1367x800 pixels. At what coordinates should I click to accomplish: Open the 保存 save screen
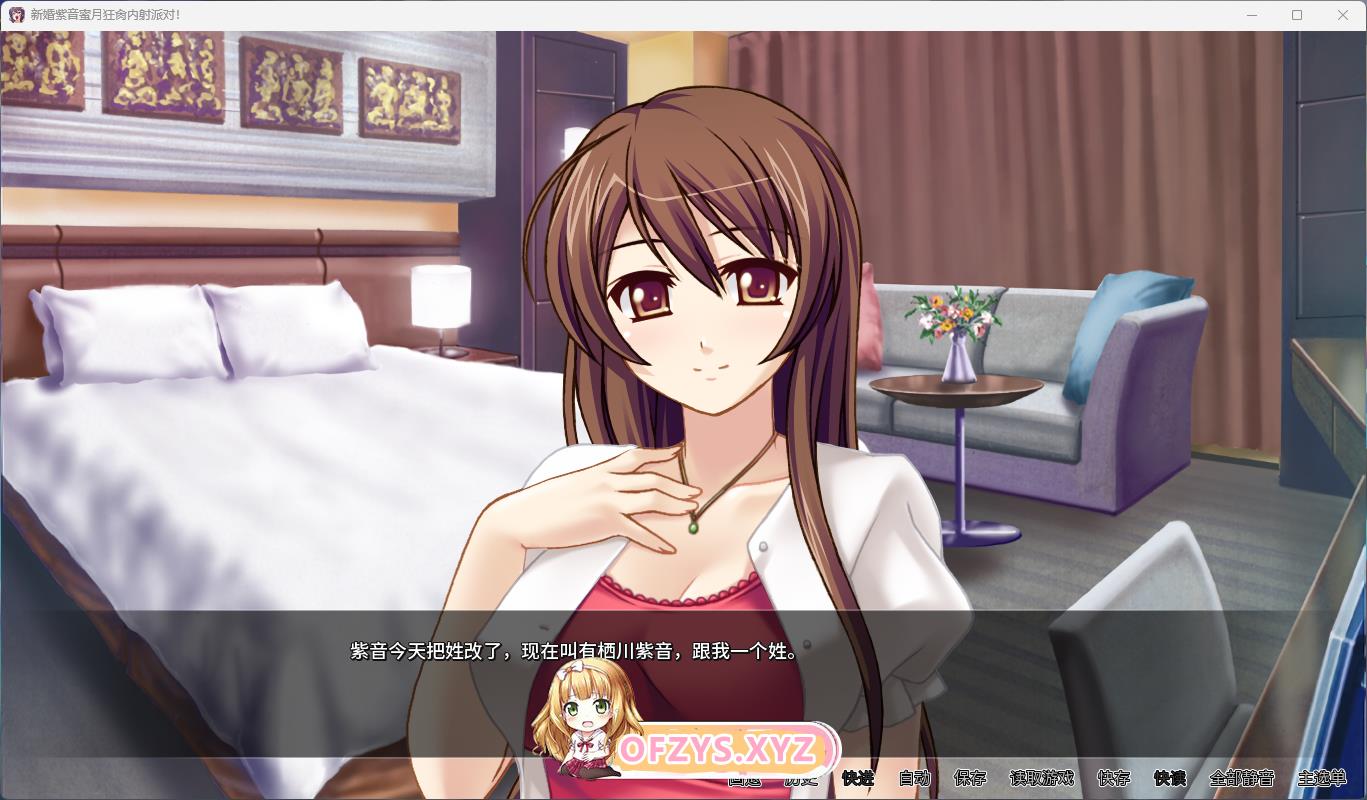[x=970, y=778]
